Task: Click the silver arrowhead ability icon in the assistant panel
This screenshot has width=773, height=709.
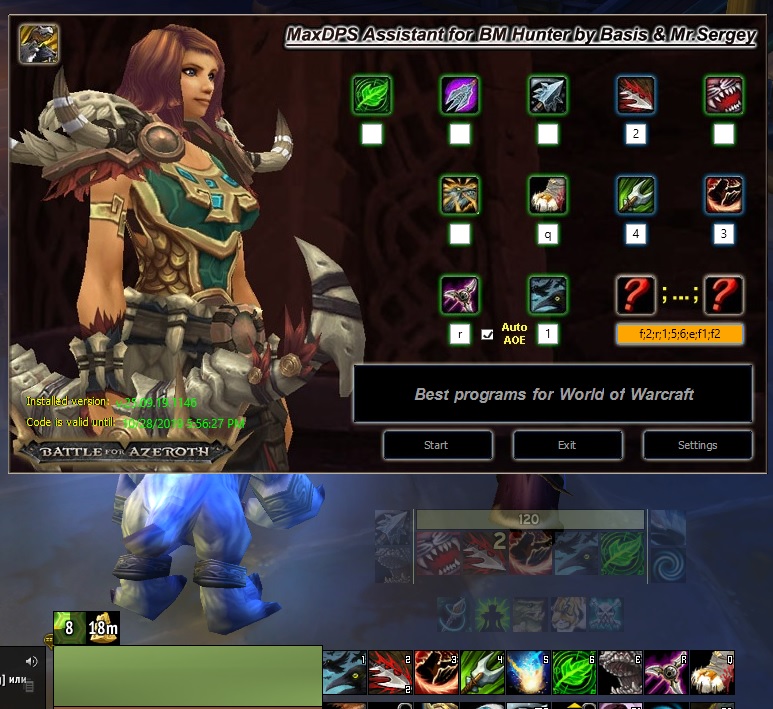Action: click(548, 95)
